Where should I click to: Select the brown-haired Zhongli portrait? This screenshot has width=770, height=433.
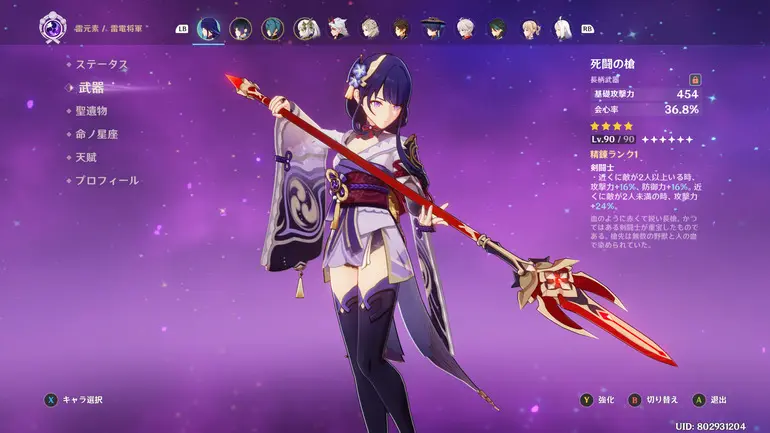[401, 28]
